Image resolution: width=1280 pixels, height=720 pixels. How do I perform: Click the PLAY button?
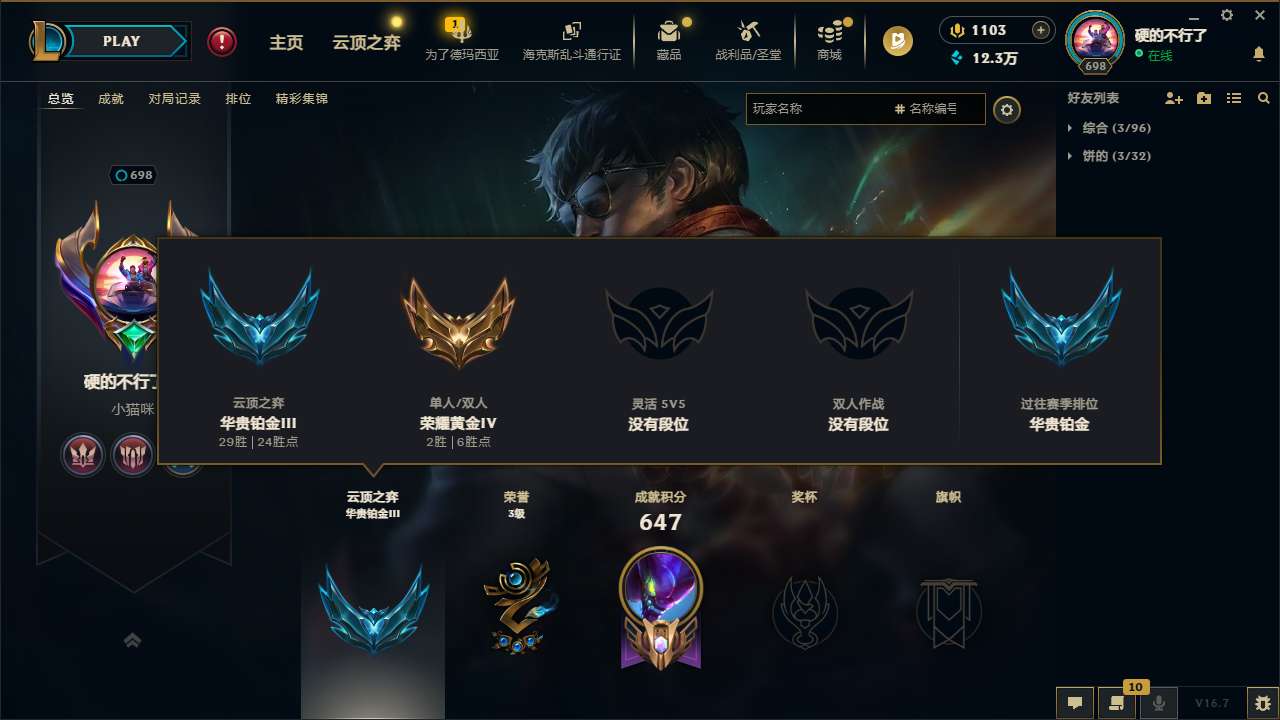[x=122, y=41]
